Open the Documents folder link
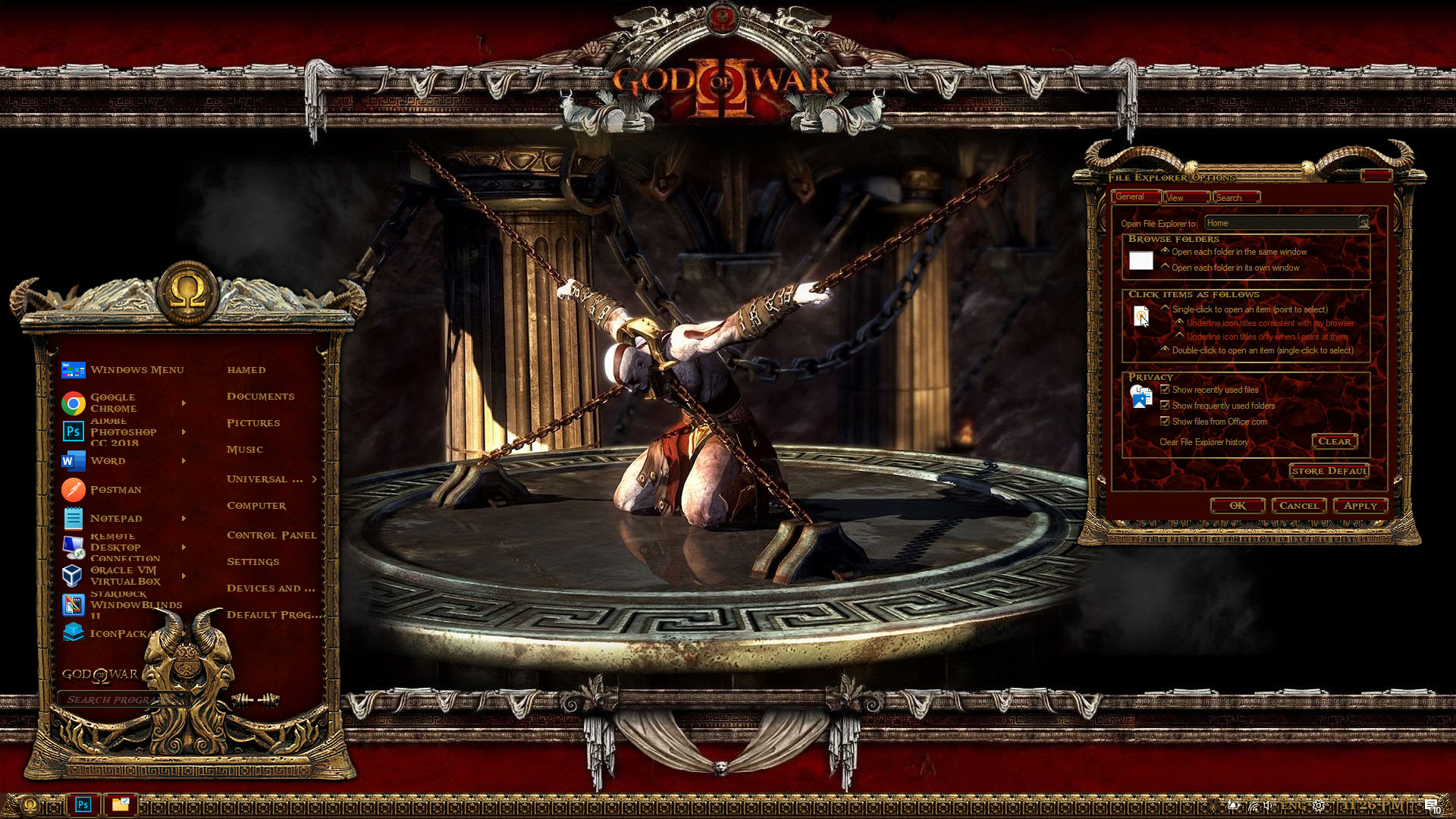Screen dimensions: 1456x819 coord(260,397)
